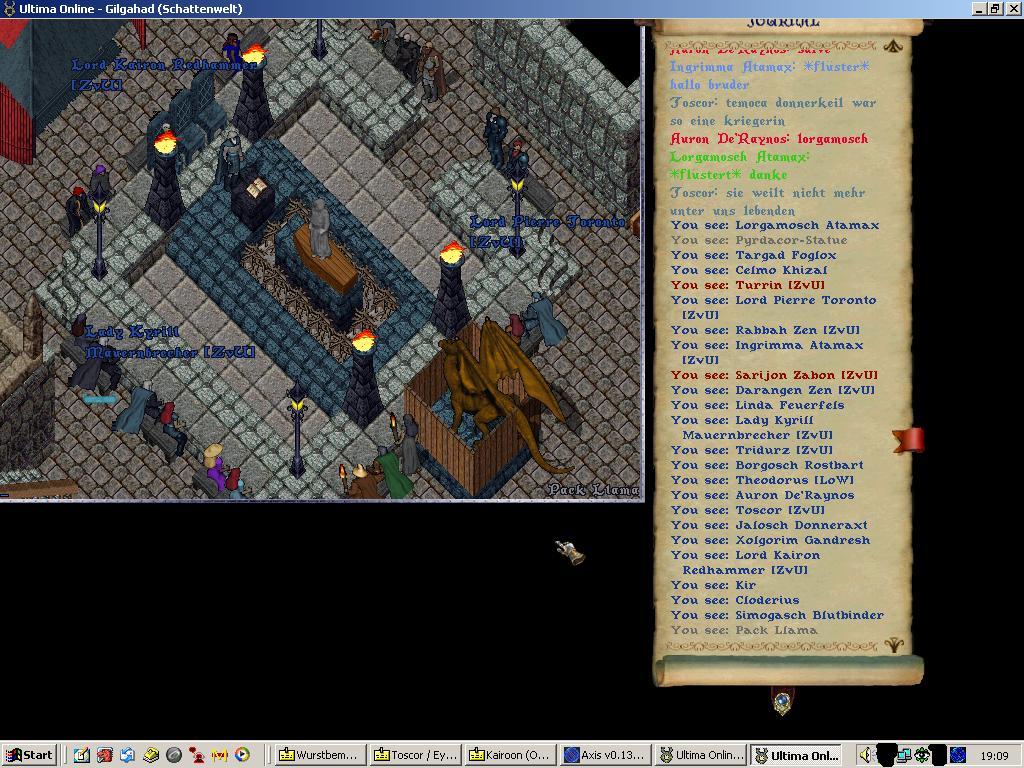Click the journal's scroll-up arrow
1024x768 pixels.
coord(893,45)
